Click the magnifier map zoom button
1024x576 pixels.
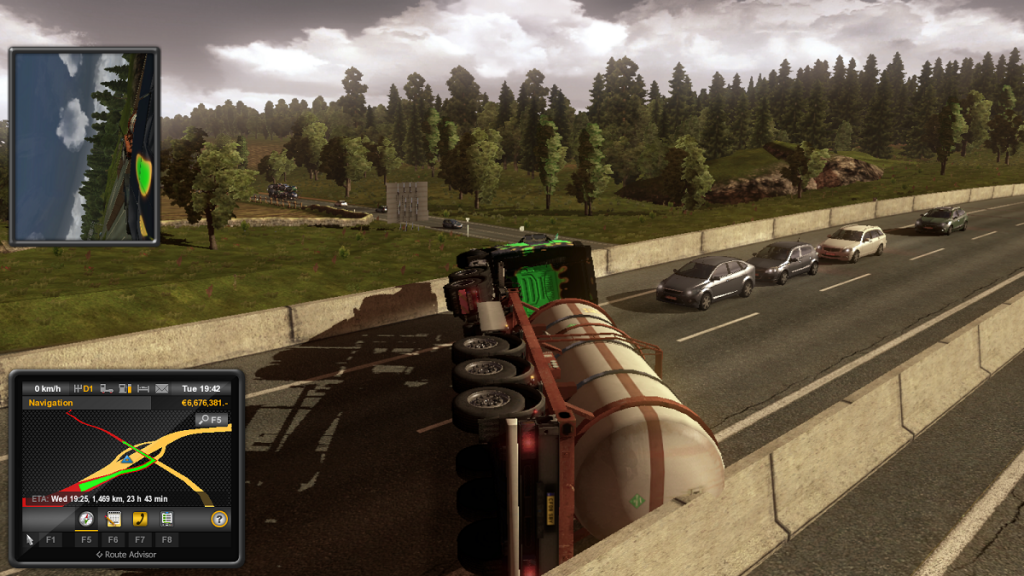point(211,420)
